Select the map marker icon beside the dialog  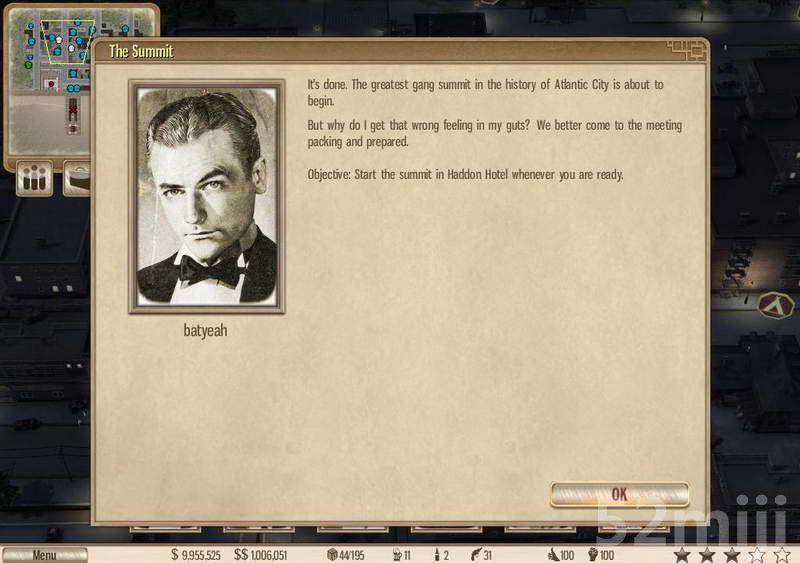773,304
